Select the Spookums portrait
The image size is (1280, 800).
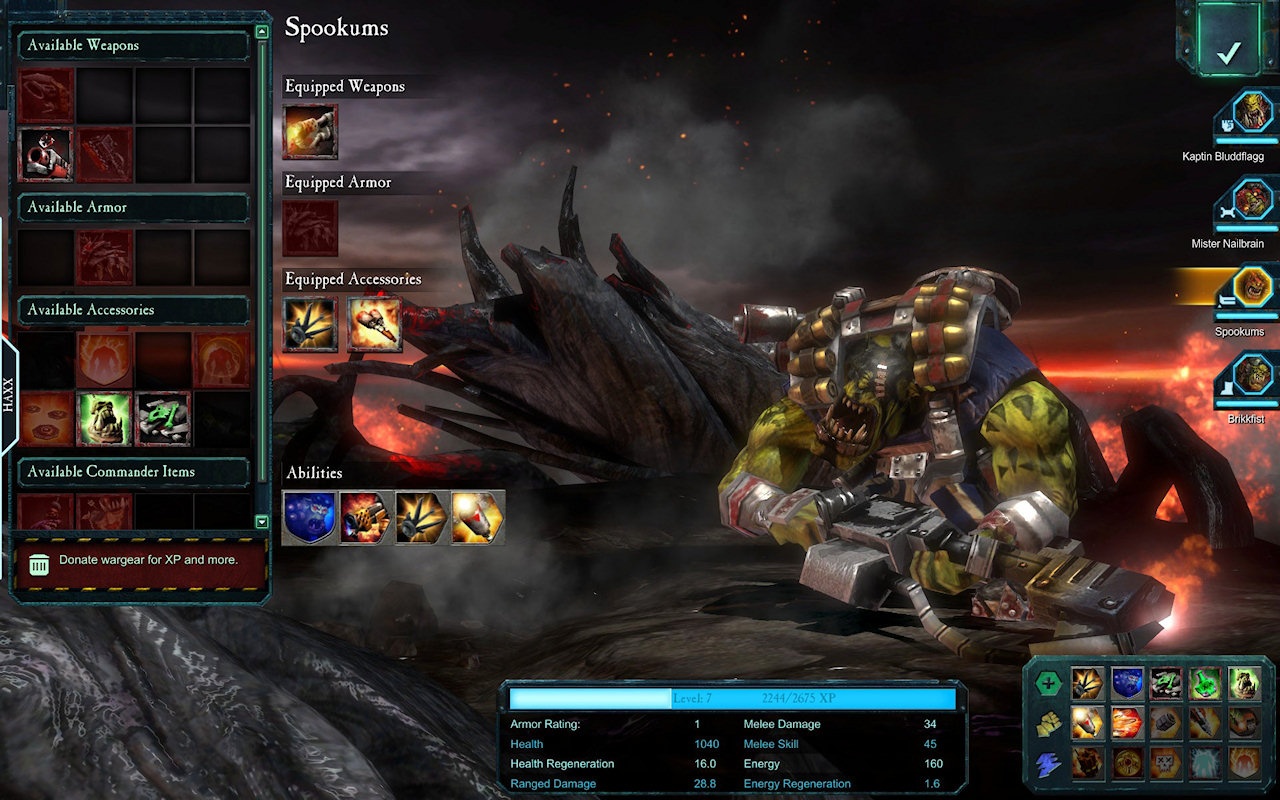pyautogui.click(x=1252, y=288)
